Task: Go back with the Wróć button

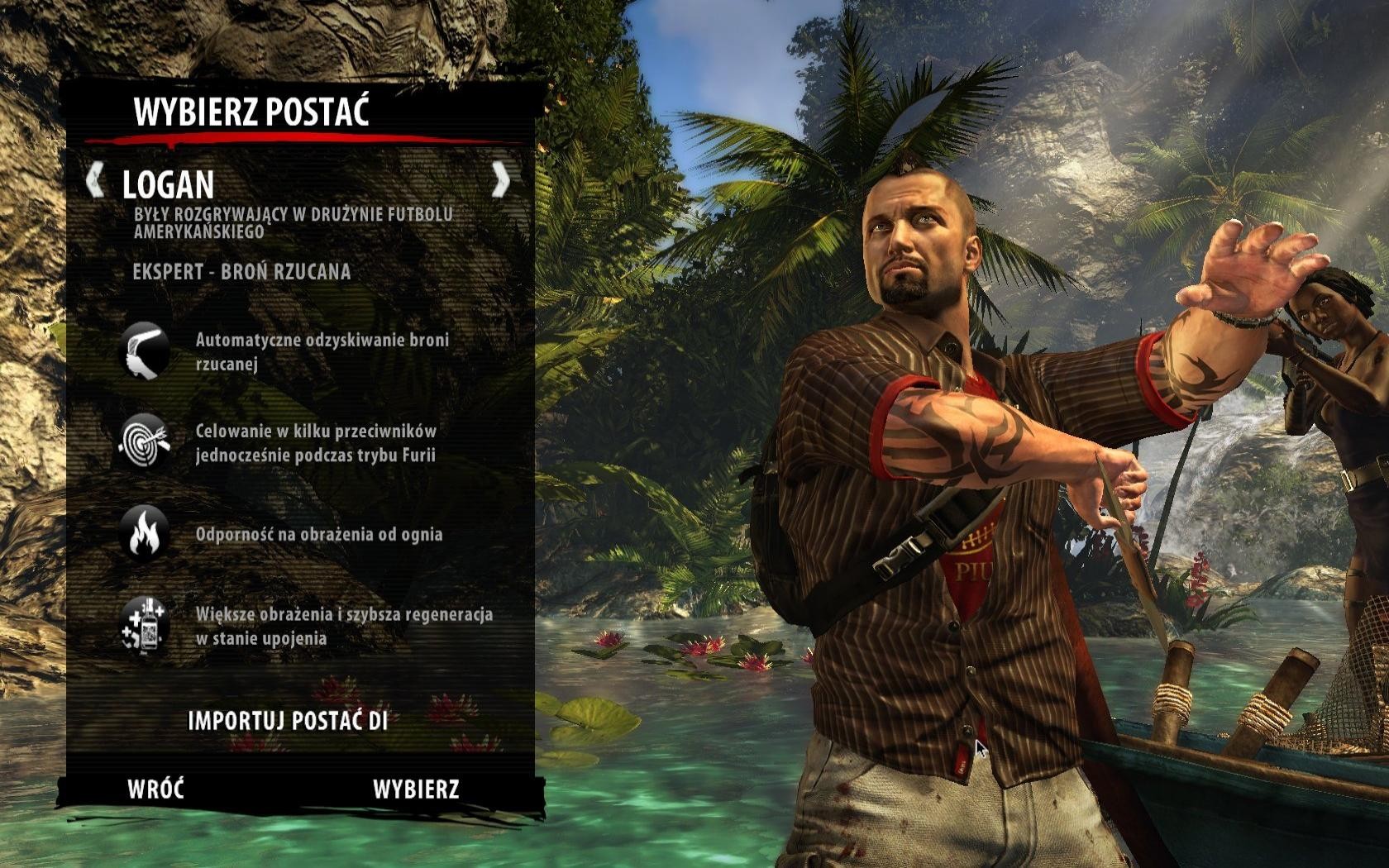Action: click(155, 789)
